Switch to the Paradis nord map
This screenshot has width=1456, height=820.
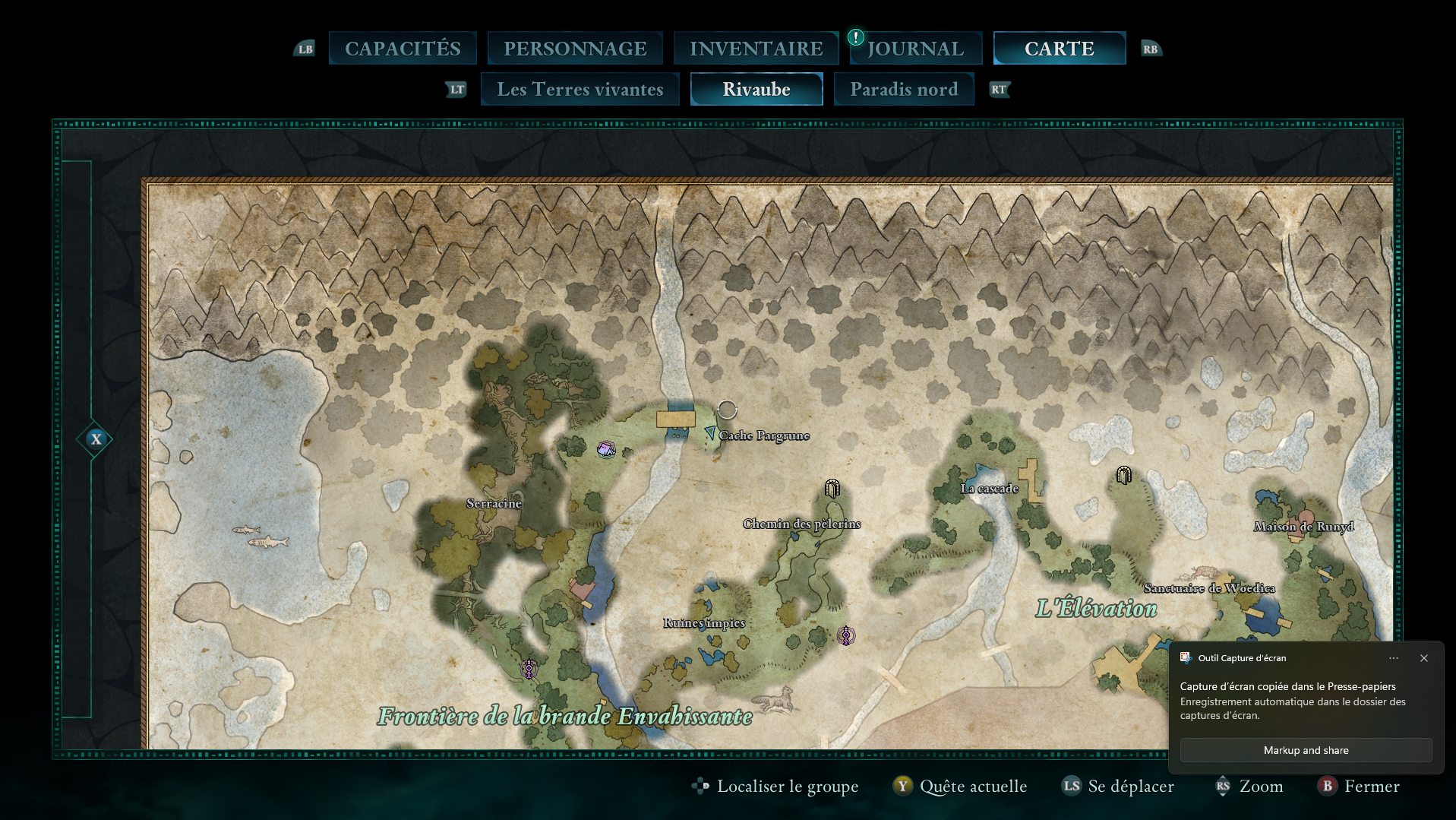pos(904,90)
